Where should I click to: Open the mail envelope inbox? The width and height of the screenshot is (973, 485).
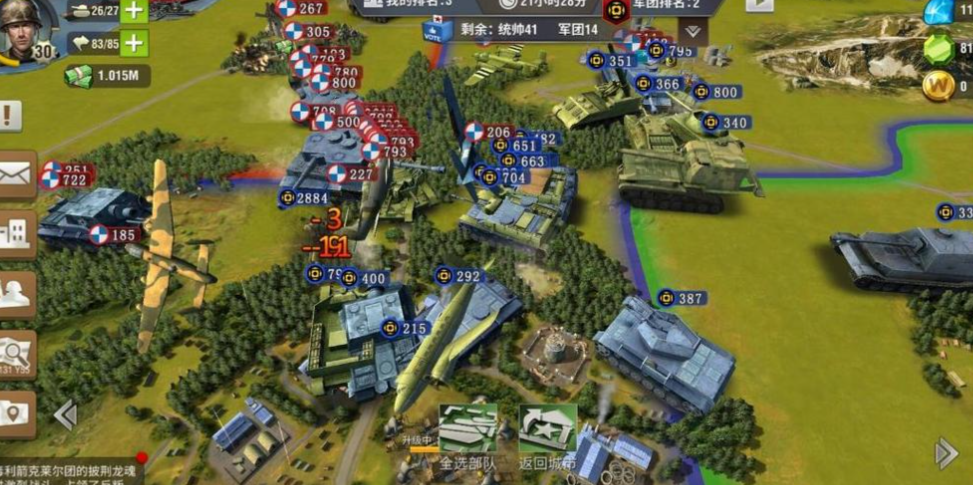(16, 175)
